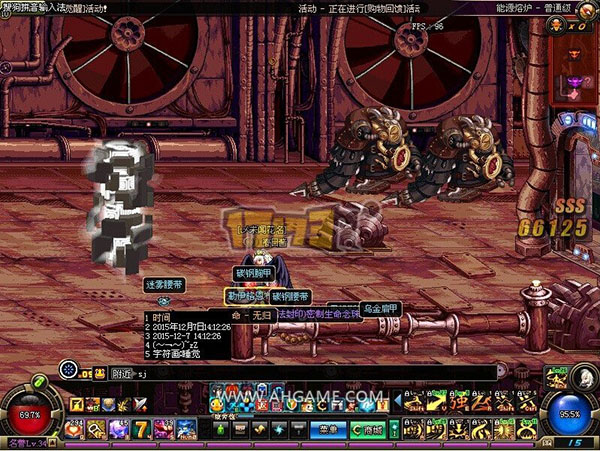The width and height of the screenshot is (600, 451).
Task: Select chat option 时间
Action: [x=163, y=317]
